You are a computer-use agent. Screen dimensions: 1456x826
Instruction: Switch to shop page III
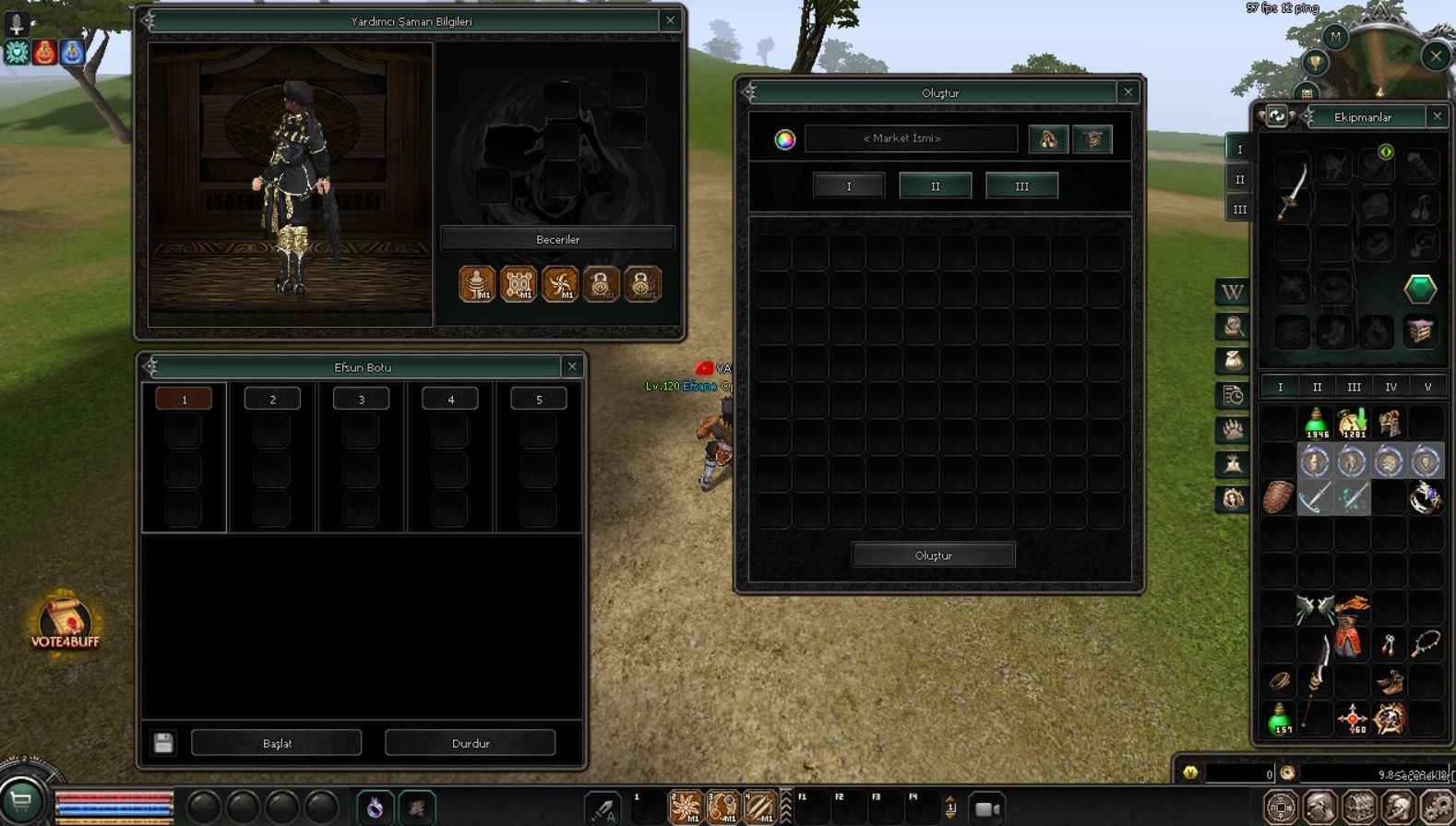[x=1021, y=186]
